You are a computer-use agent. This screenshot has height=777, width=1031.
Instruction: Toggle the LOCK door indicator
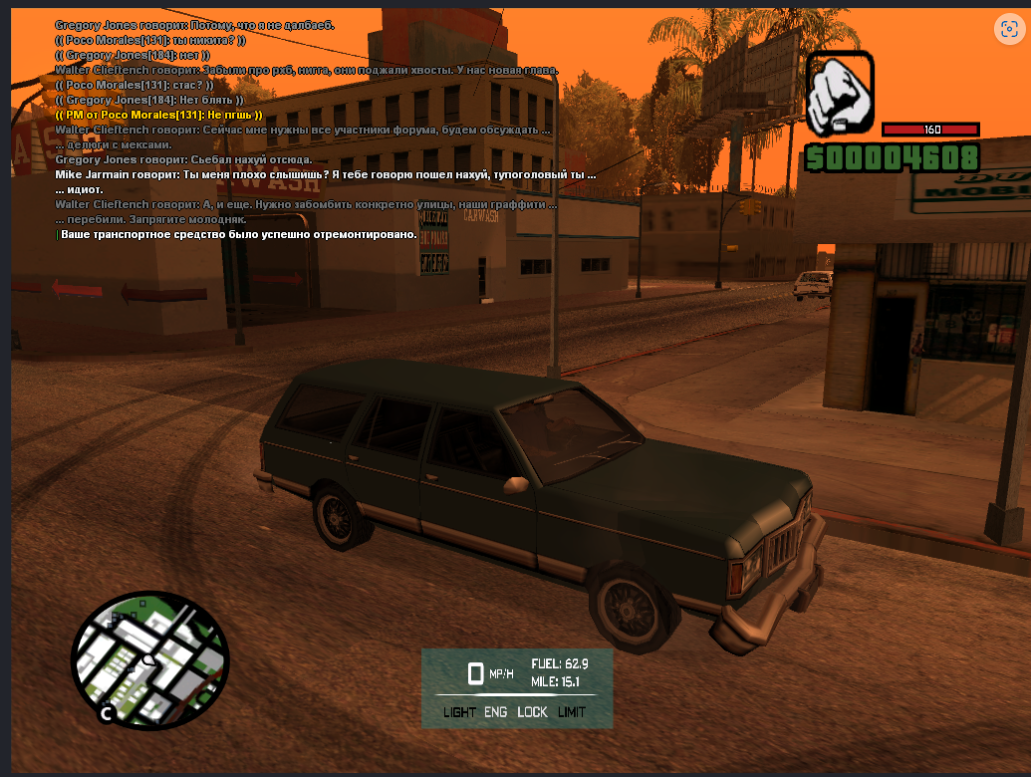pos(532,712)
